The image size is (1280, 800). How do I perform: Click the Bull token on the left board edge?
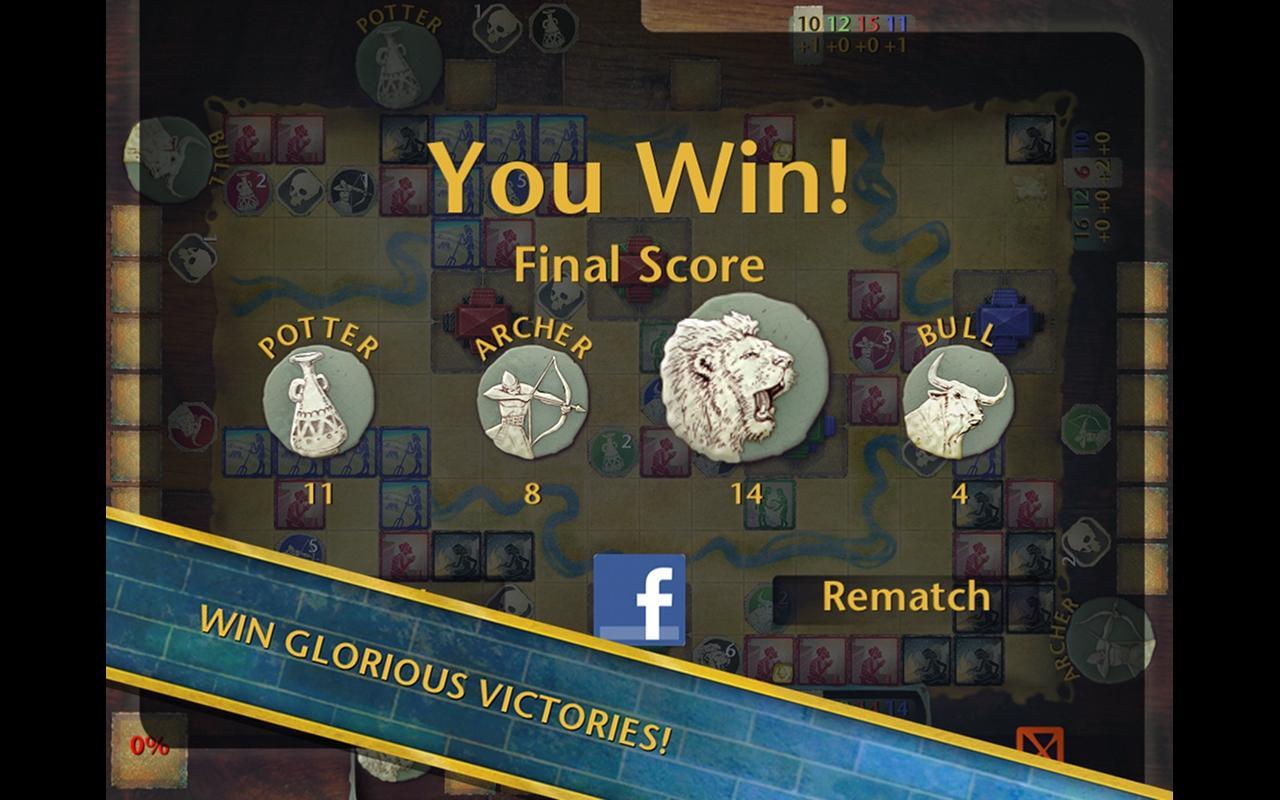168,160
